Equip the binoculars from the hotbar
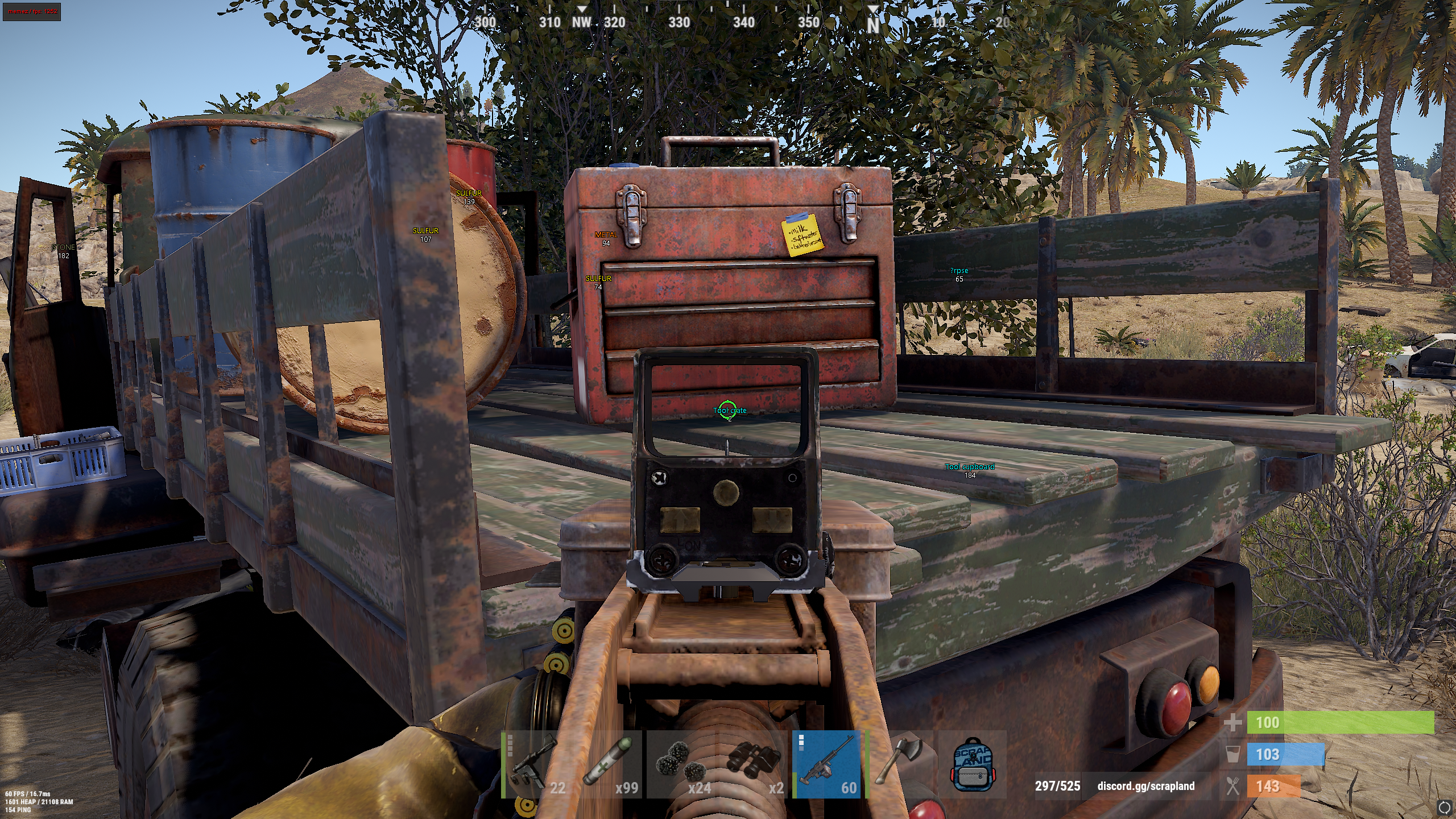Viewport: 1456px width, 819px height. pos(754,764)
